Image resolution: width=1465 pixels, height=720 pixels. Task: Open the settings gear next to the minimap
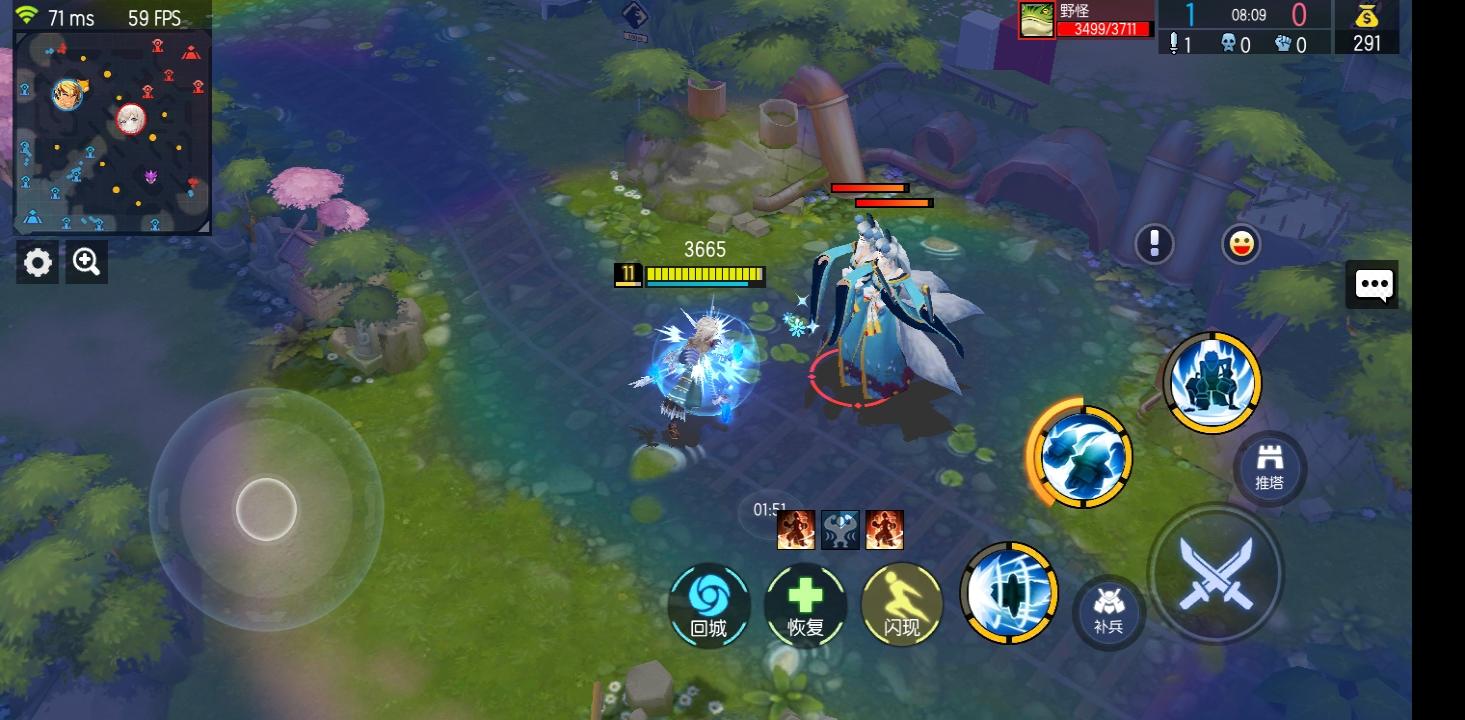coord(37,261)
